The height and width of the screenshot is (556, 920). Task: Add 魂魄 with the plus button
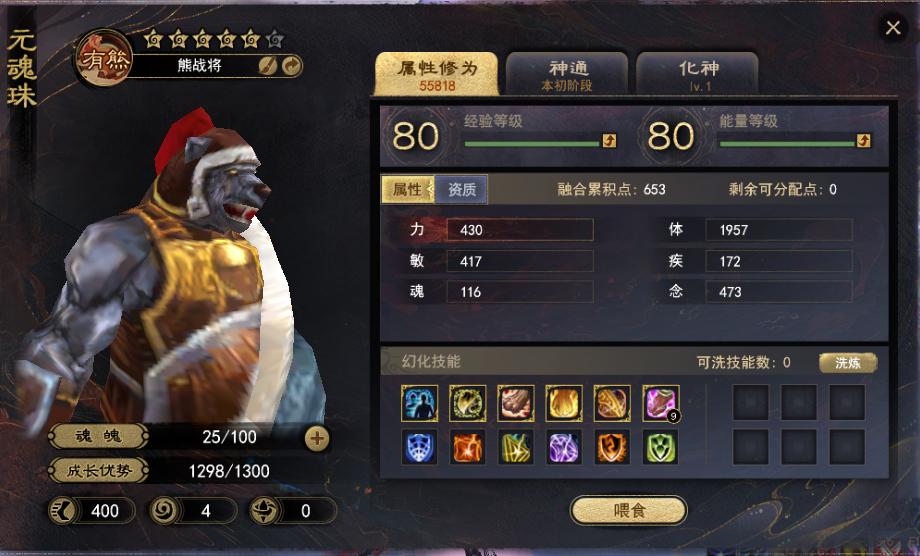316,437
